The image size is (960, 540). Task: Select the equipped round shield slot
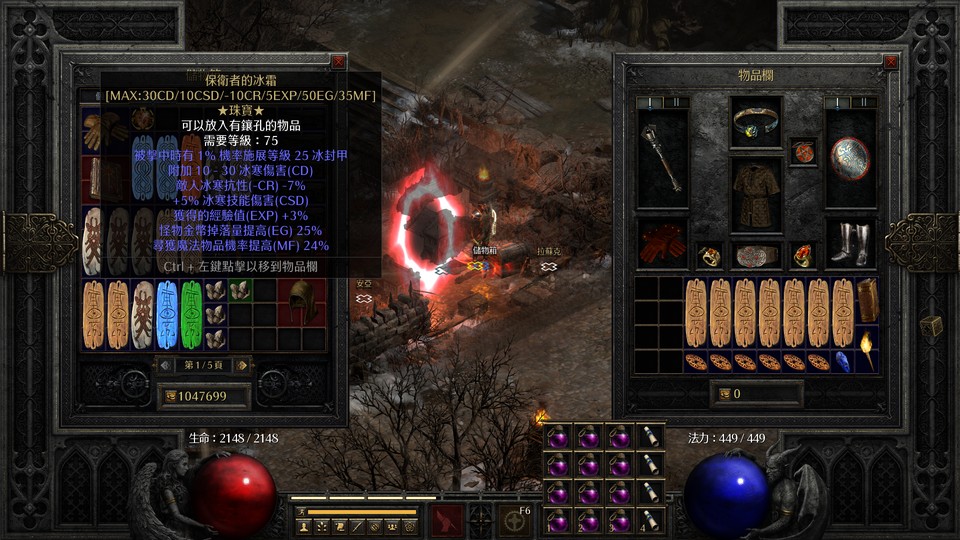851,158
